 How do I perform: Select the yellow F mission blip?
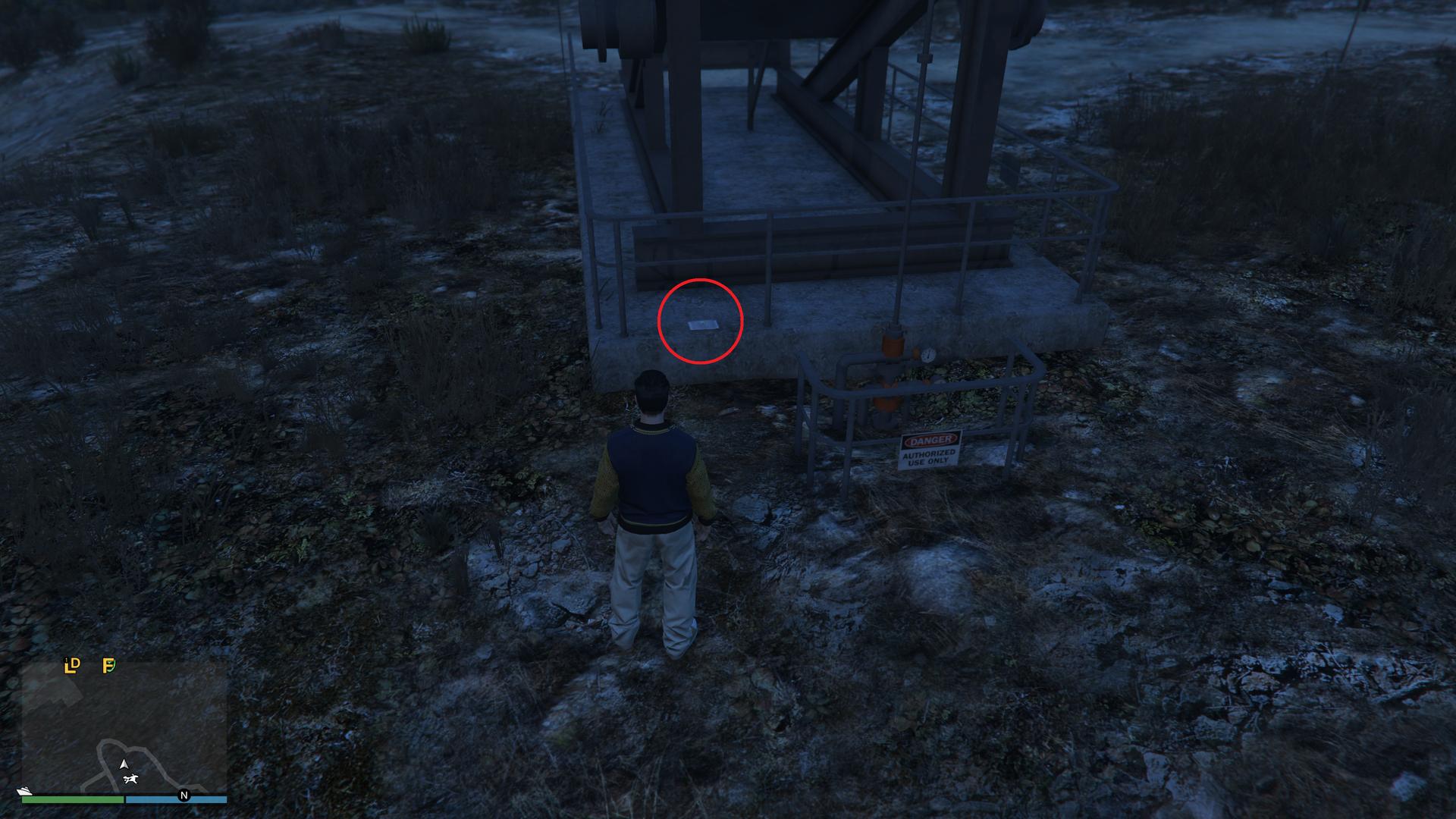108,666
